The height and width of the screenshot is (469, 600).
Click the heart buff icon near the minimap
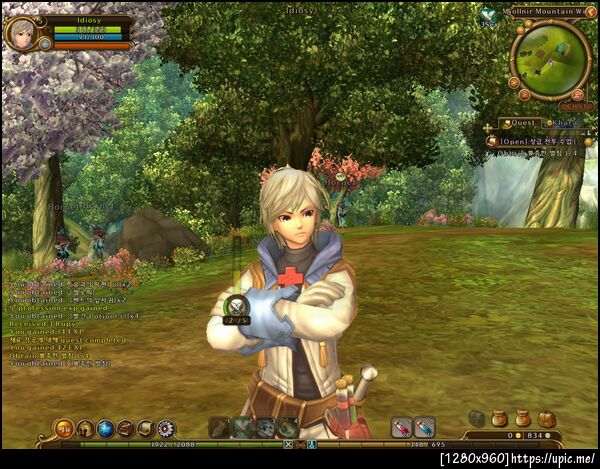tap(488, 14)
